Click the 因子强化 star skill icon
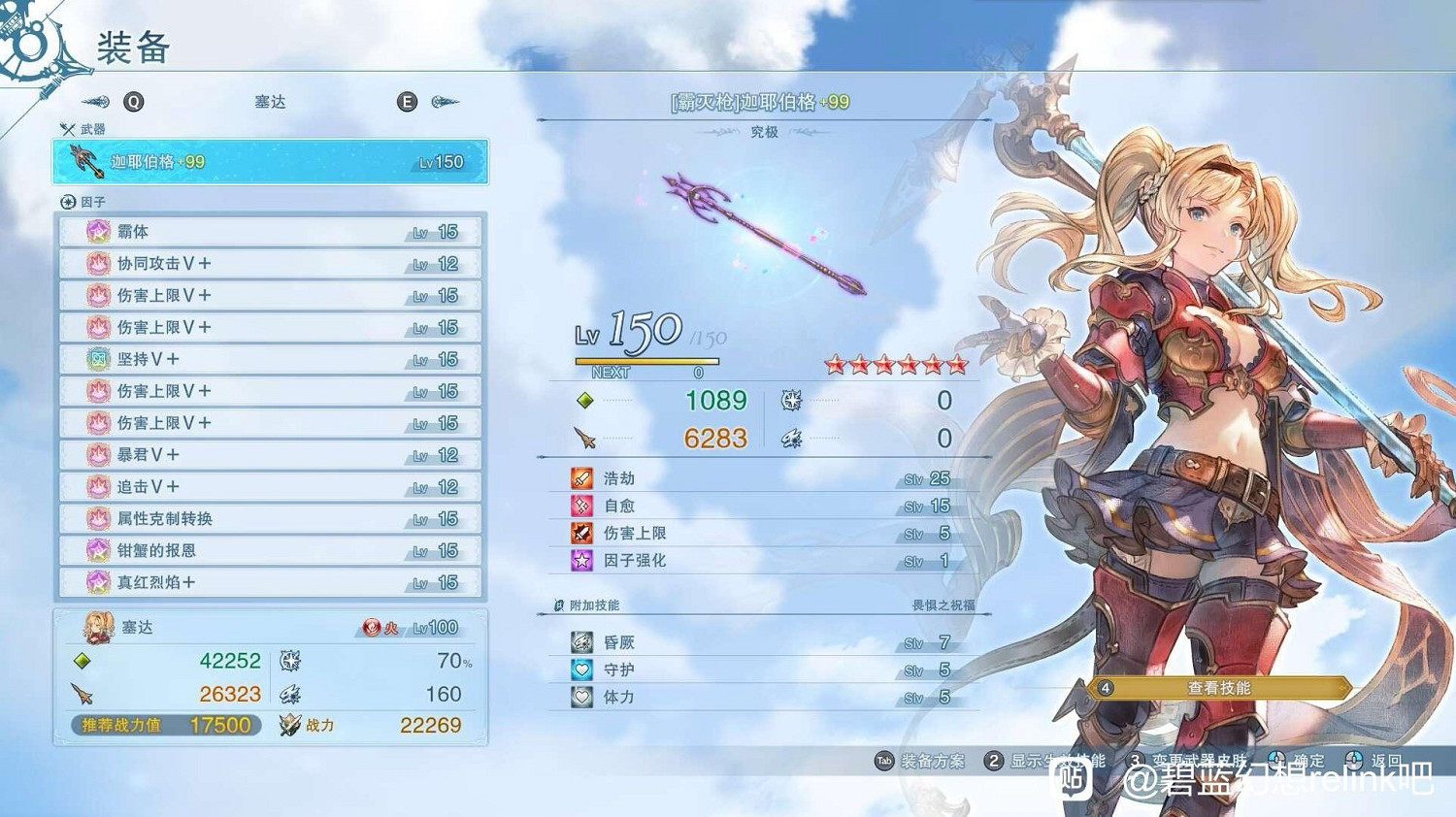This screenshot has width=1456, height=817. click(582, 561)
